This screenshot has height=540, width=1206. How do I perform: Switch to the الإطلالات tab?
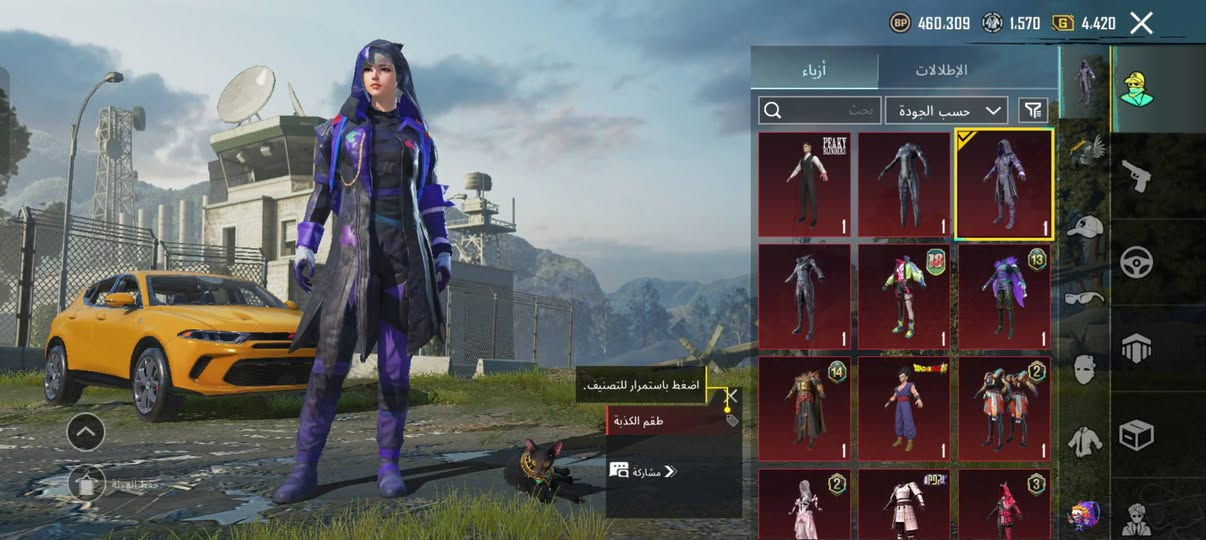click(941, 71)
